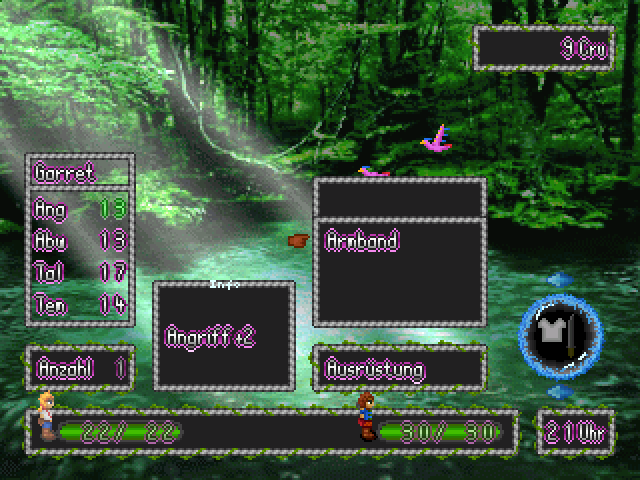Select the Armband item in the list
Screen dimensions: 640x480
click(363, 241)
